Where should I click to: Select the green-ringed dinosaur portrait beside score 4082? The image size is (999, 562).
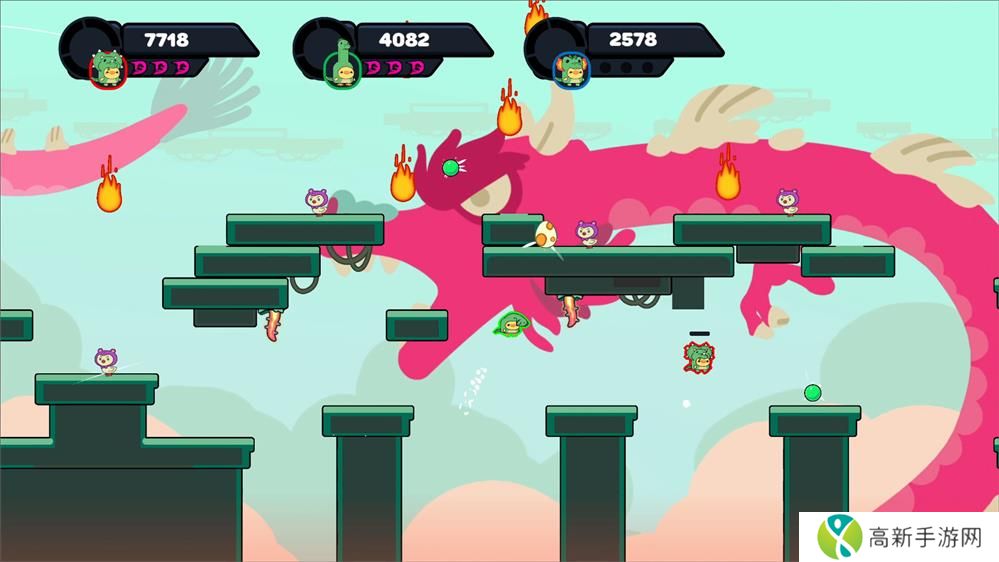[x=342, y=68]
